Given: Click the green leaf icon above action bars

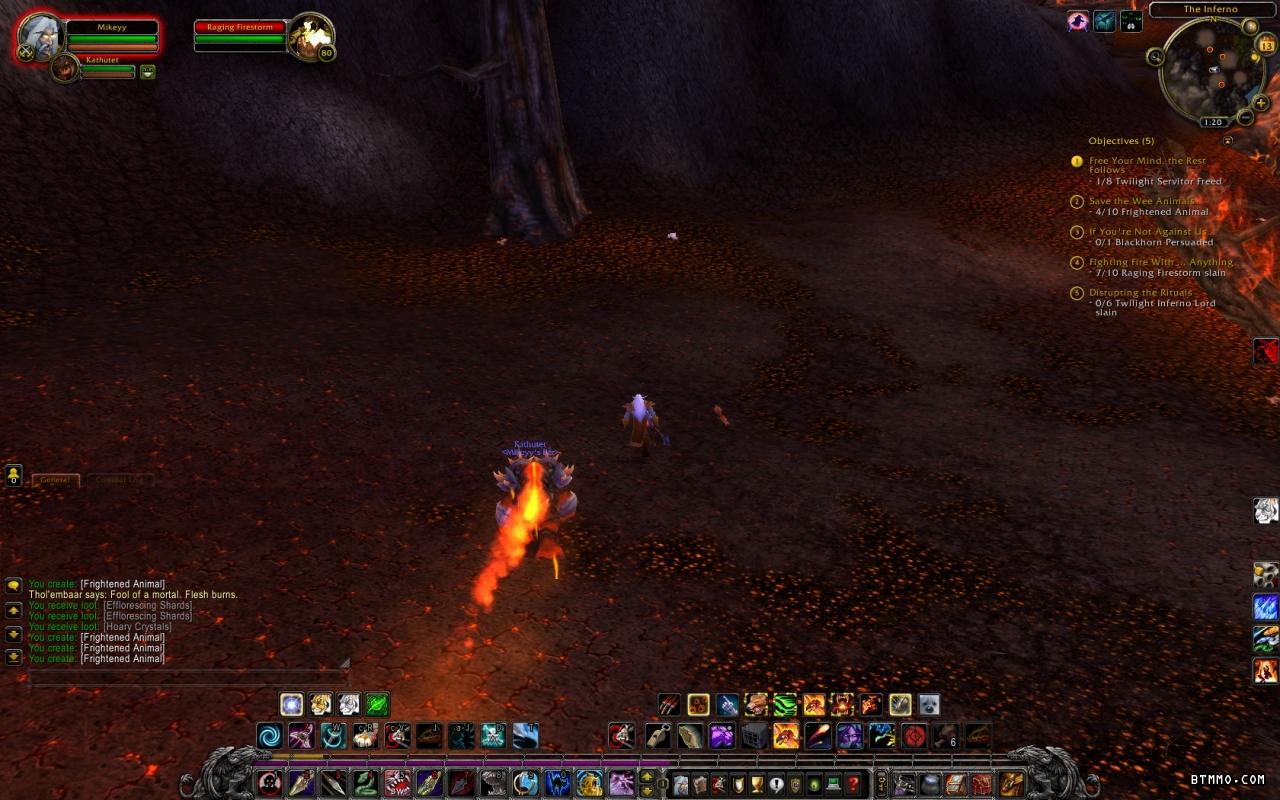Looking at the screenshot, I should 377,704.
